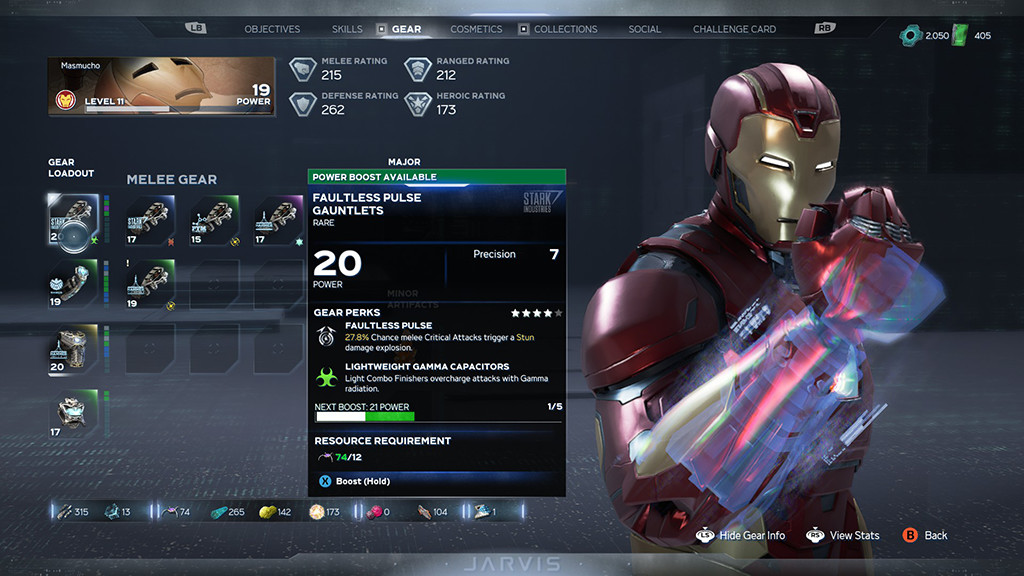Image resolution: width=1024 pixels, height=576 pixels.
Task: Select the equipped melee gauntlets loadout slot
Action: tap(74, 219)
